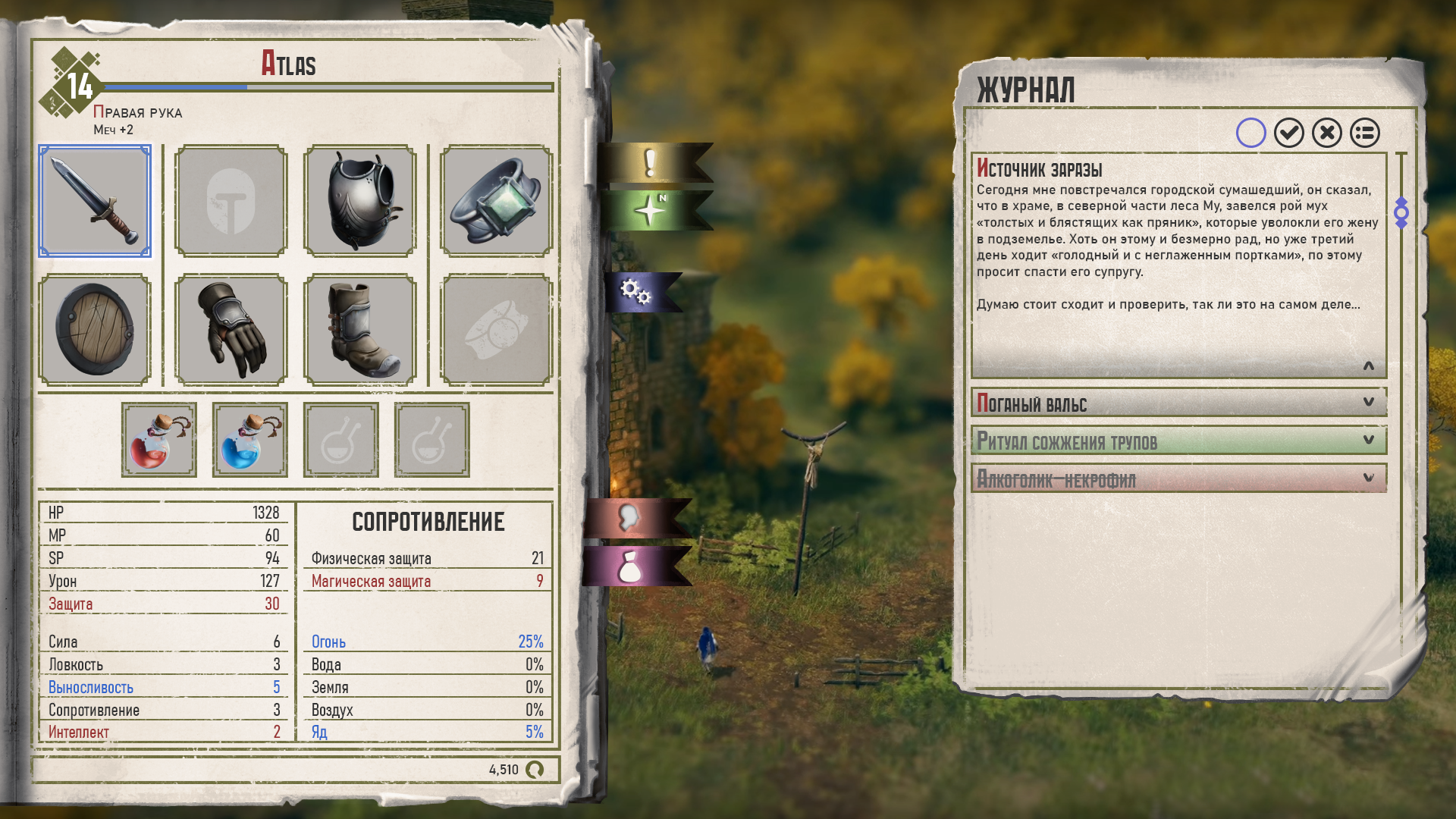Select the blue mana potion slot
The image size is (1456, 819).
click(x=250, y=440)
